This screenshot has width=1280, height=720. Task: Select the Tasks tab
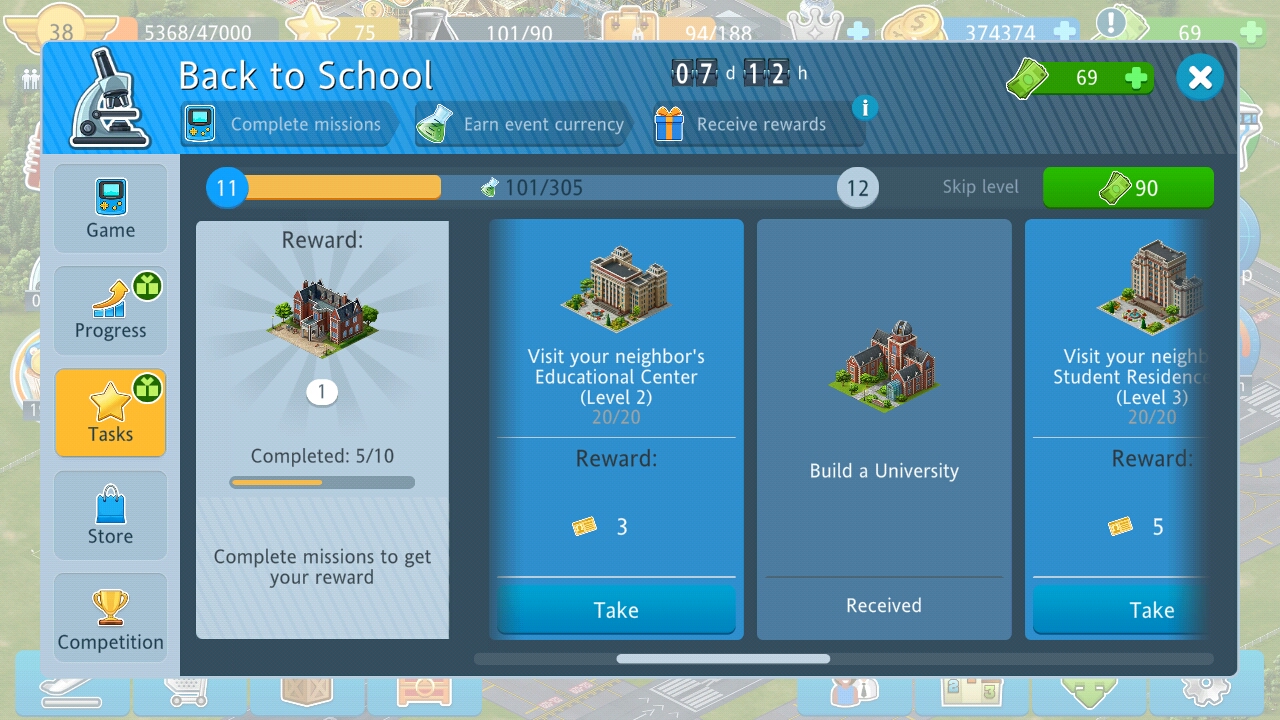(x=110, y=413)
